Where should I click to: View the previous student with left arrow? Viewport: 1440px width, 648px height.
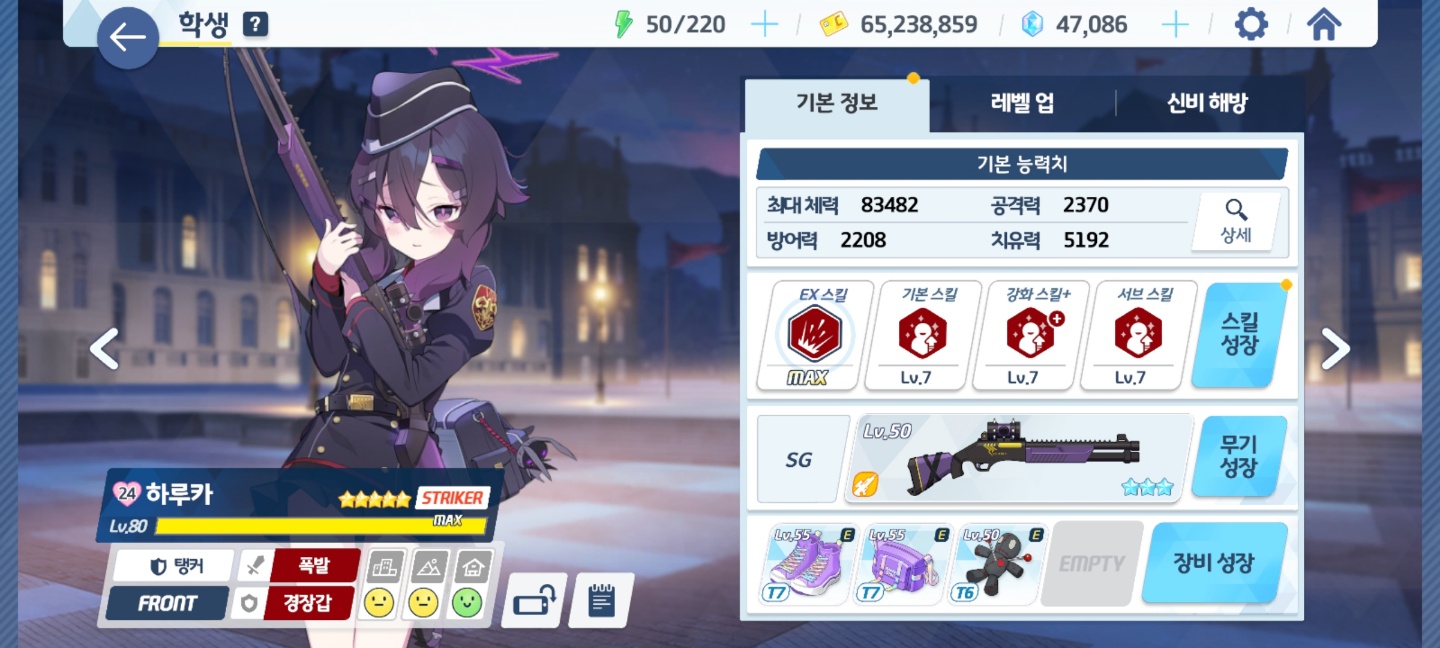tap(105, 348)
